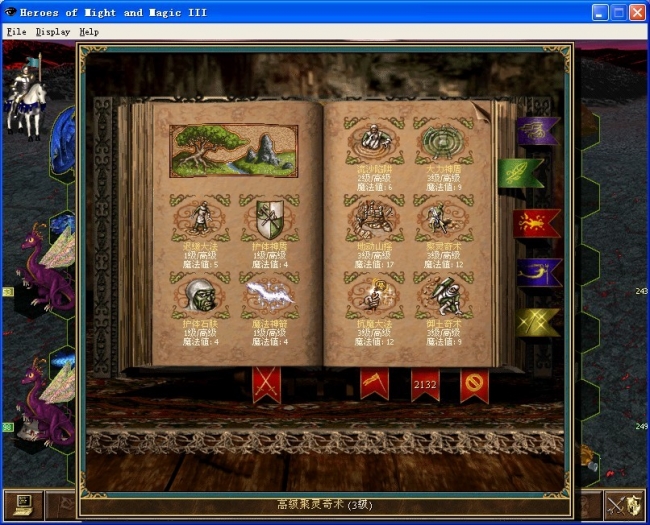Close the spellbook with the prohibition bookmark
650x525 pixels.
473,383
